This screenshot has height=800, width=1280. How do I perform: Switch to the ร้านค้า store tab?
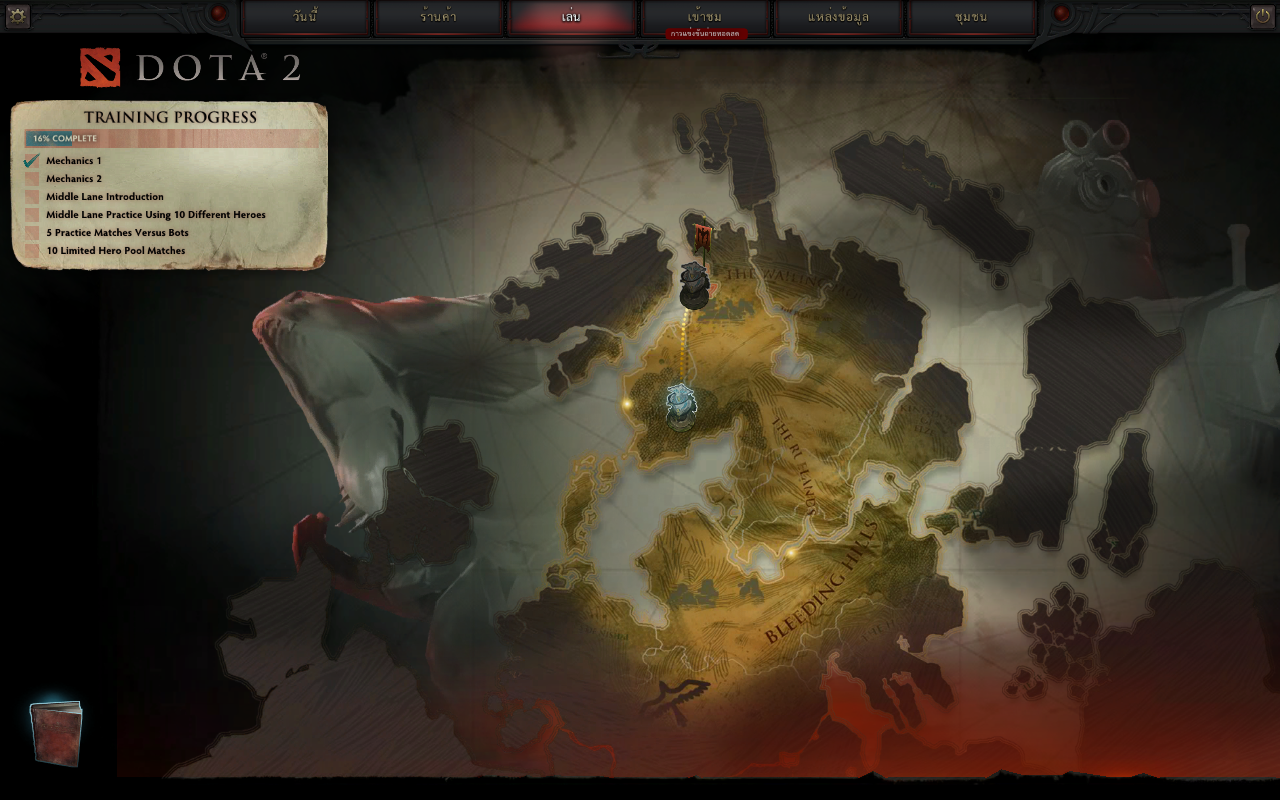tap(438, 17)
